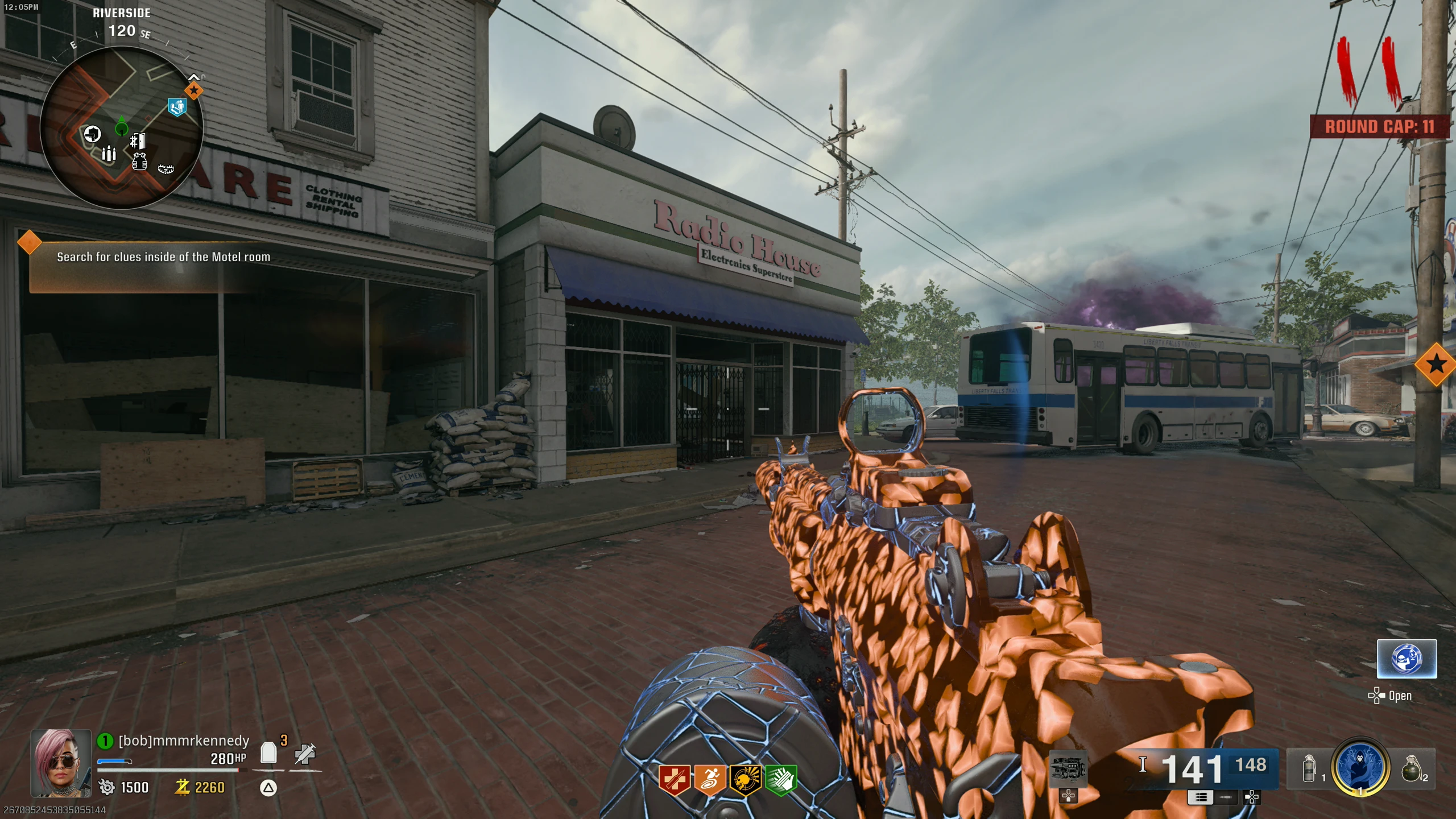Click the Quick Revive perk icon
The height and width of the screenshot is (819, 1456).
point(674,780)
